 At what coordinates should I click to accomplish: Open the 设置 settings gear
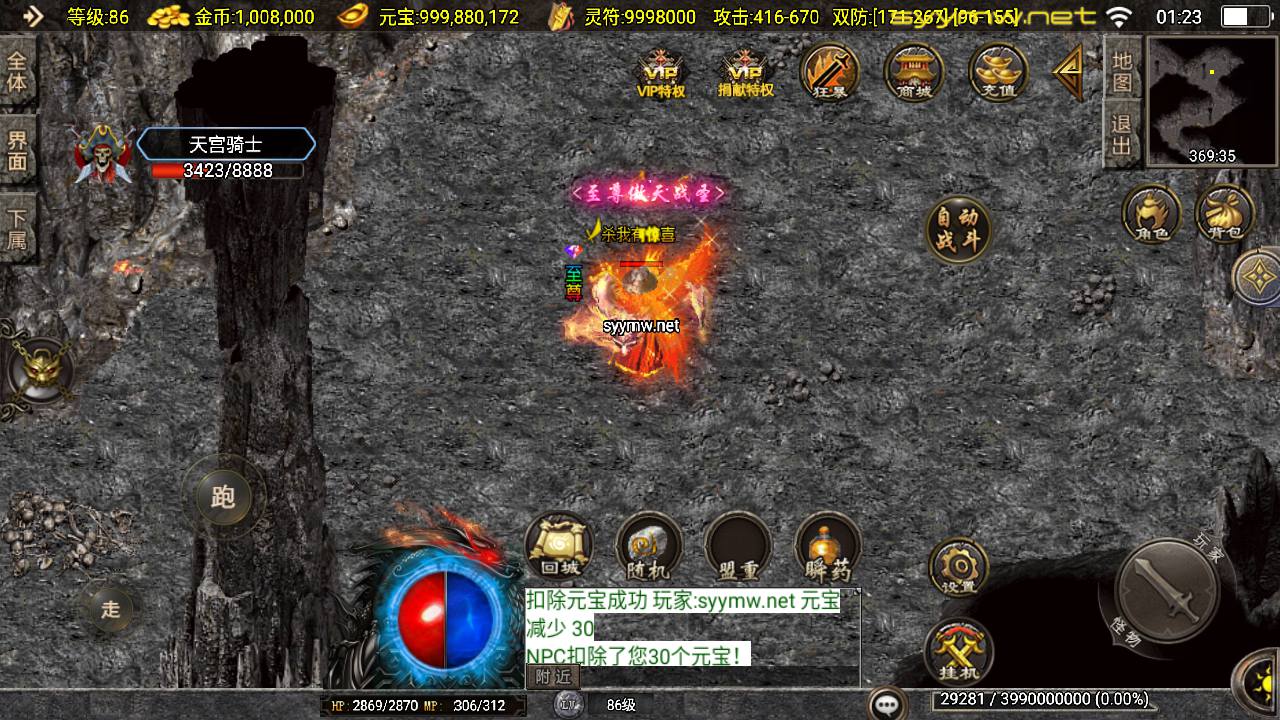click(958, 566)
